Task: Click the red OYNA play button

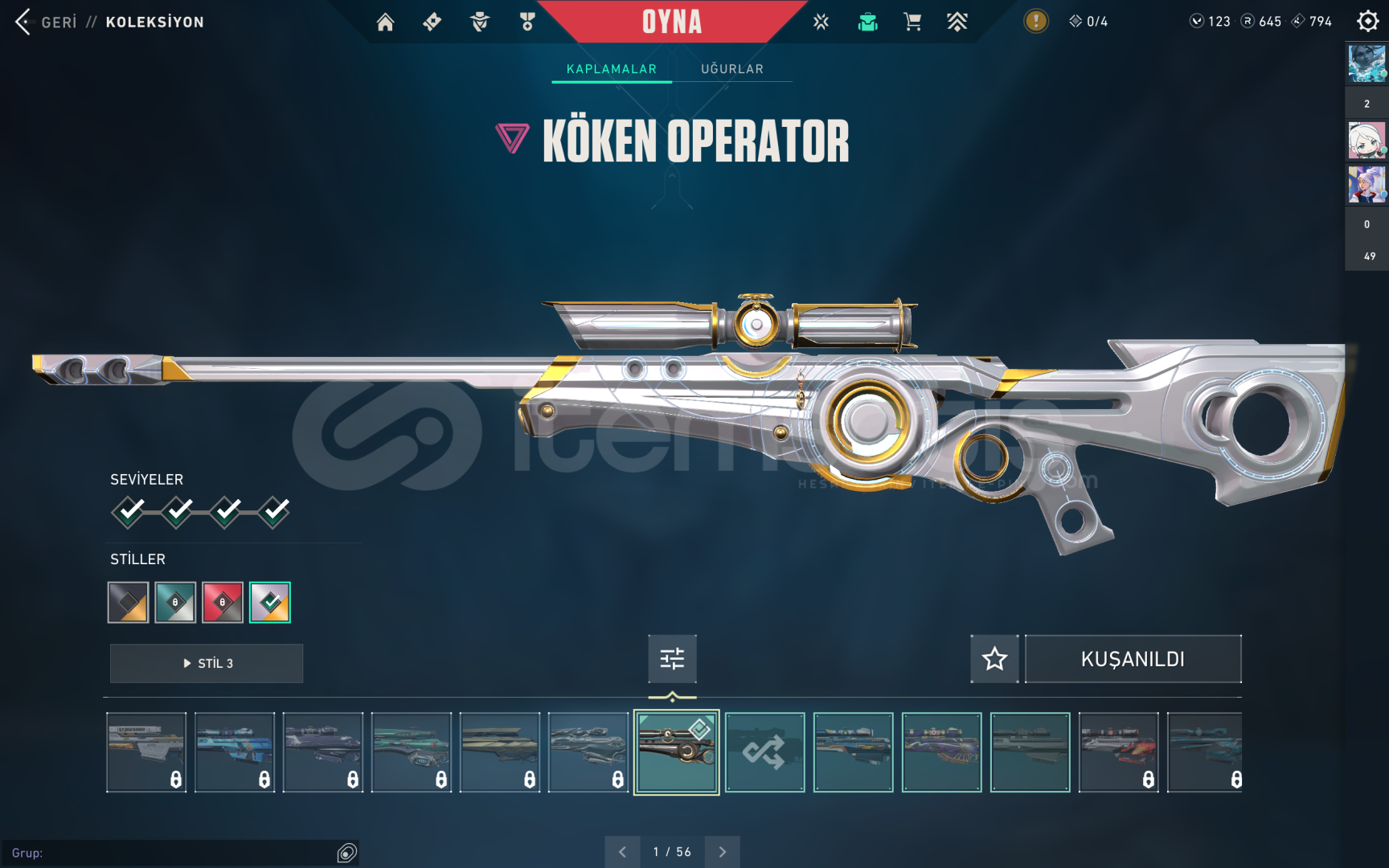Action: click(x=672, y=22)
